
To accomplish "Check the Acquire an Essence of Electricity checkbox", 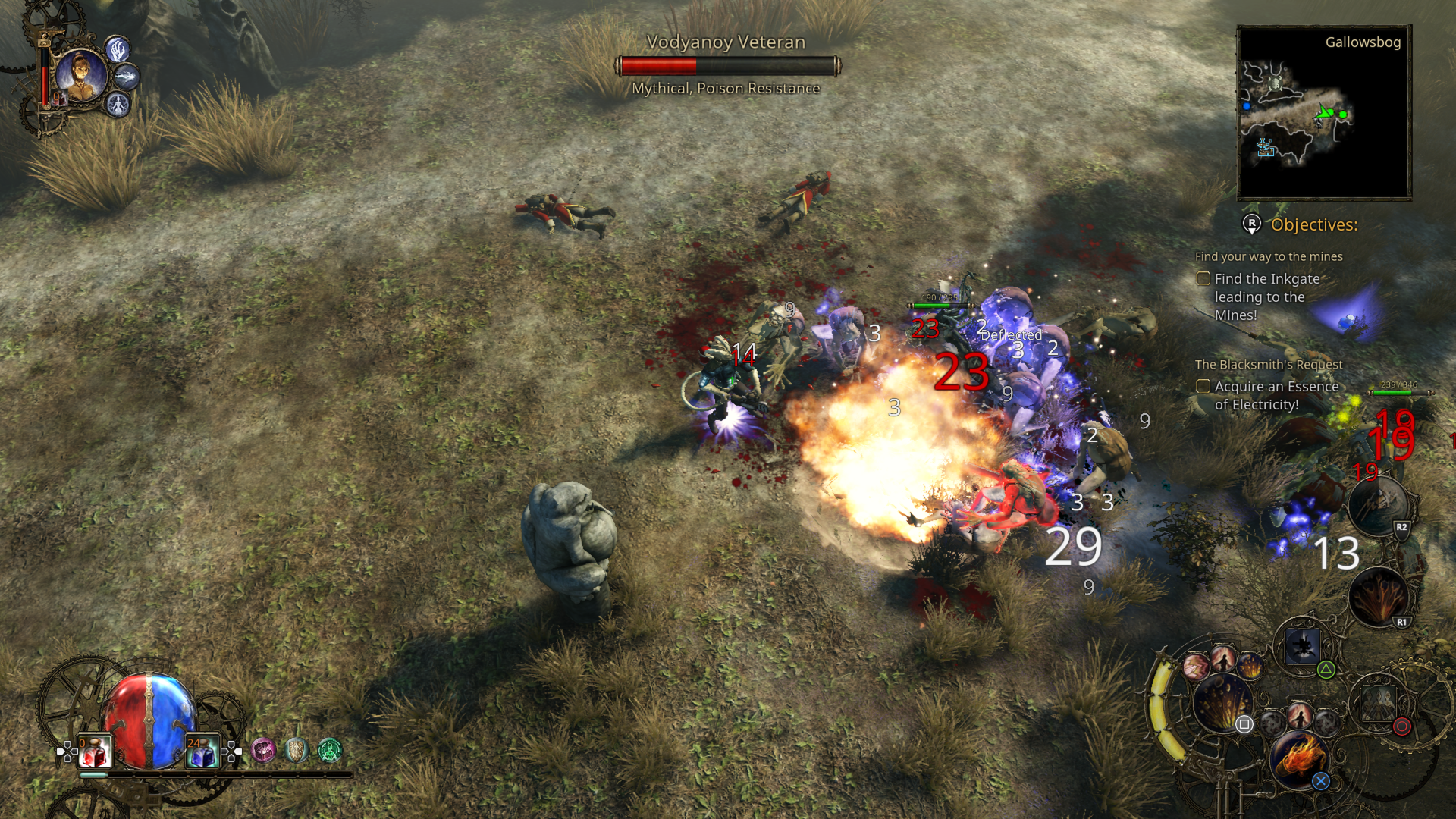I will (1203, 387).
